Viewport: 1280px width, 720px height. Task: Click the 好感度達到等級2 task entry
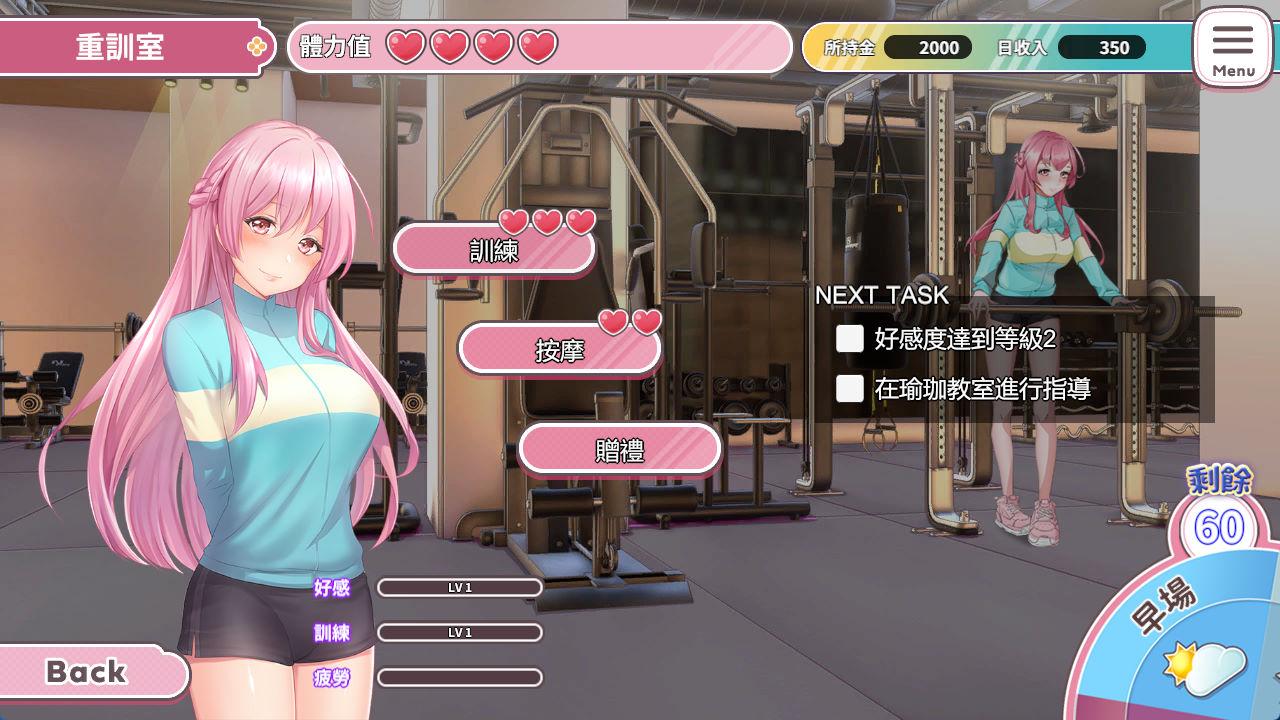click(x=964, y=339)
